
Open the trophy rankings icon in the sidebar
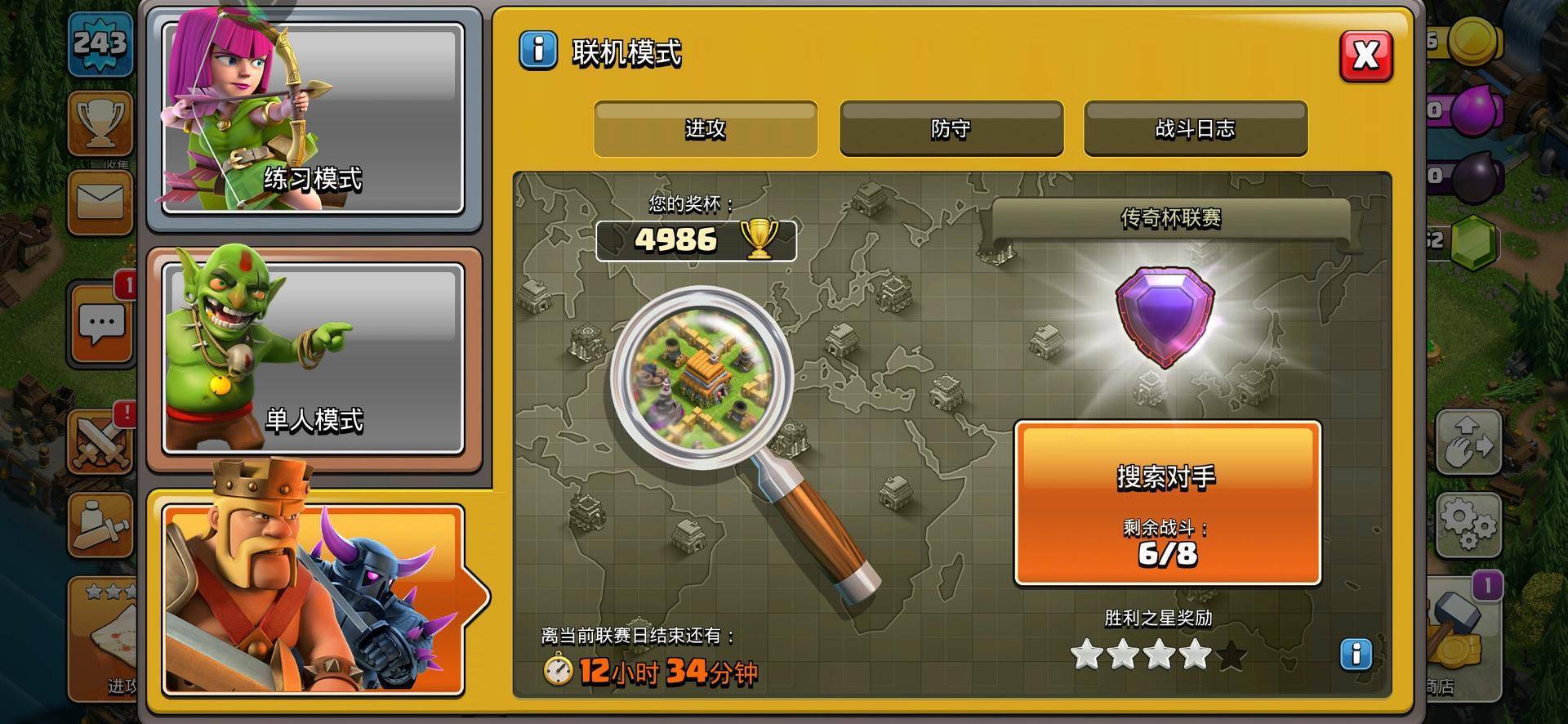100,123
